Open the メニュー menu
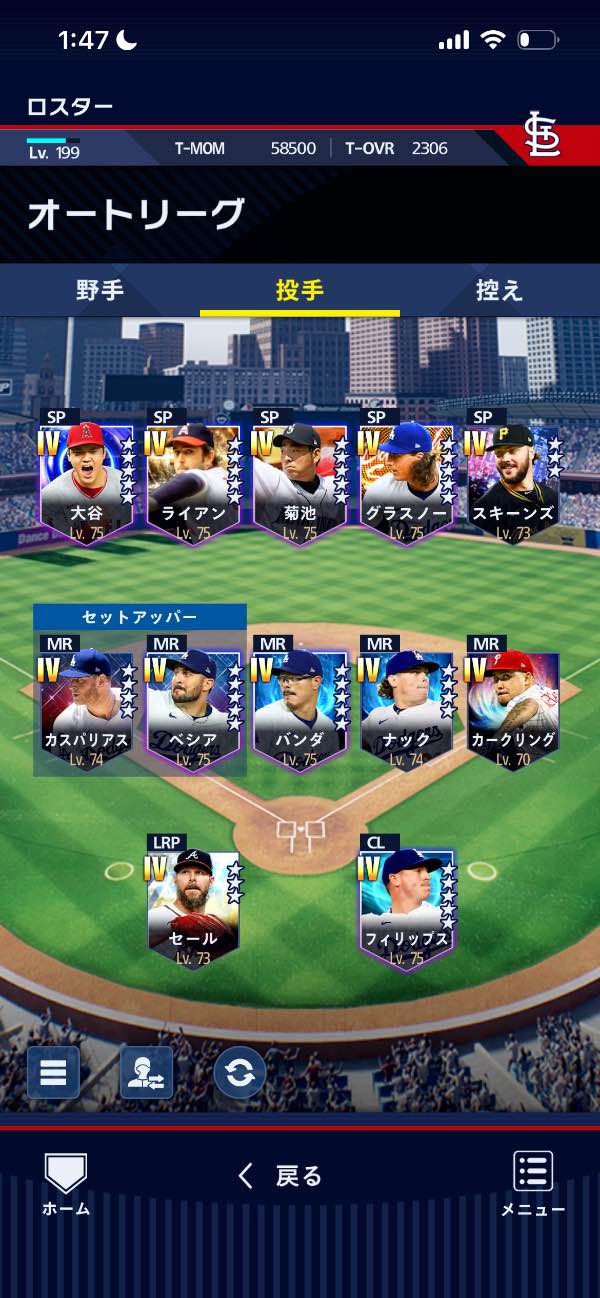Viewport: 600px width, 1298px height. point(533,1185)
